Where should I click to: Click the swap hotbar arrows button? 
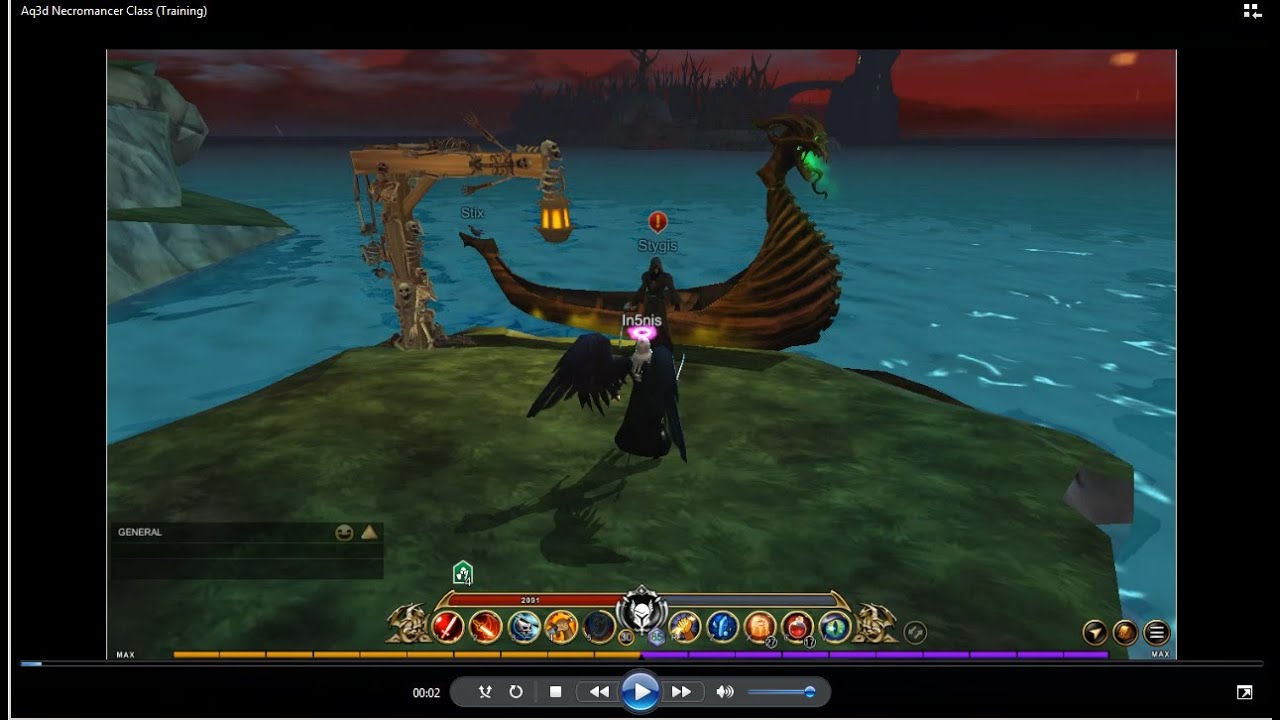click(914, 632)
